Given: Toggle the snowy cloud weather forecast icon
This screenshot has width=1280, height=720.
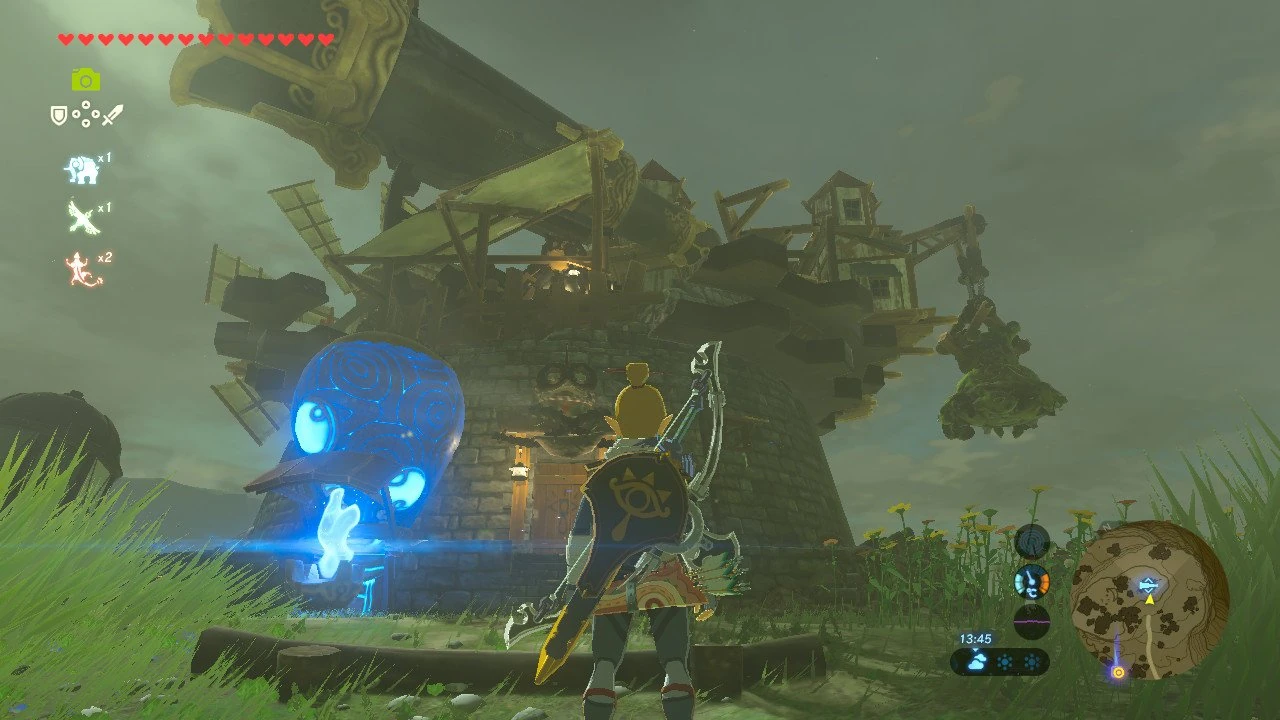Looking at the screenshot, I should click(x=977, y=662).
